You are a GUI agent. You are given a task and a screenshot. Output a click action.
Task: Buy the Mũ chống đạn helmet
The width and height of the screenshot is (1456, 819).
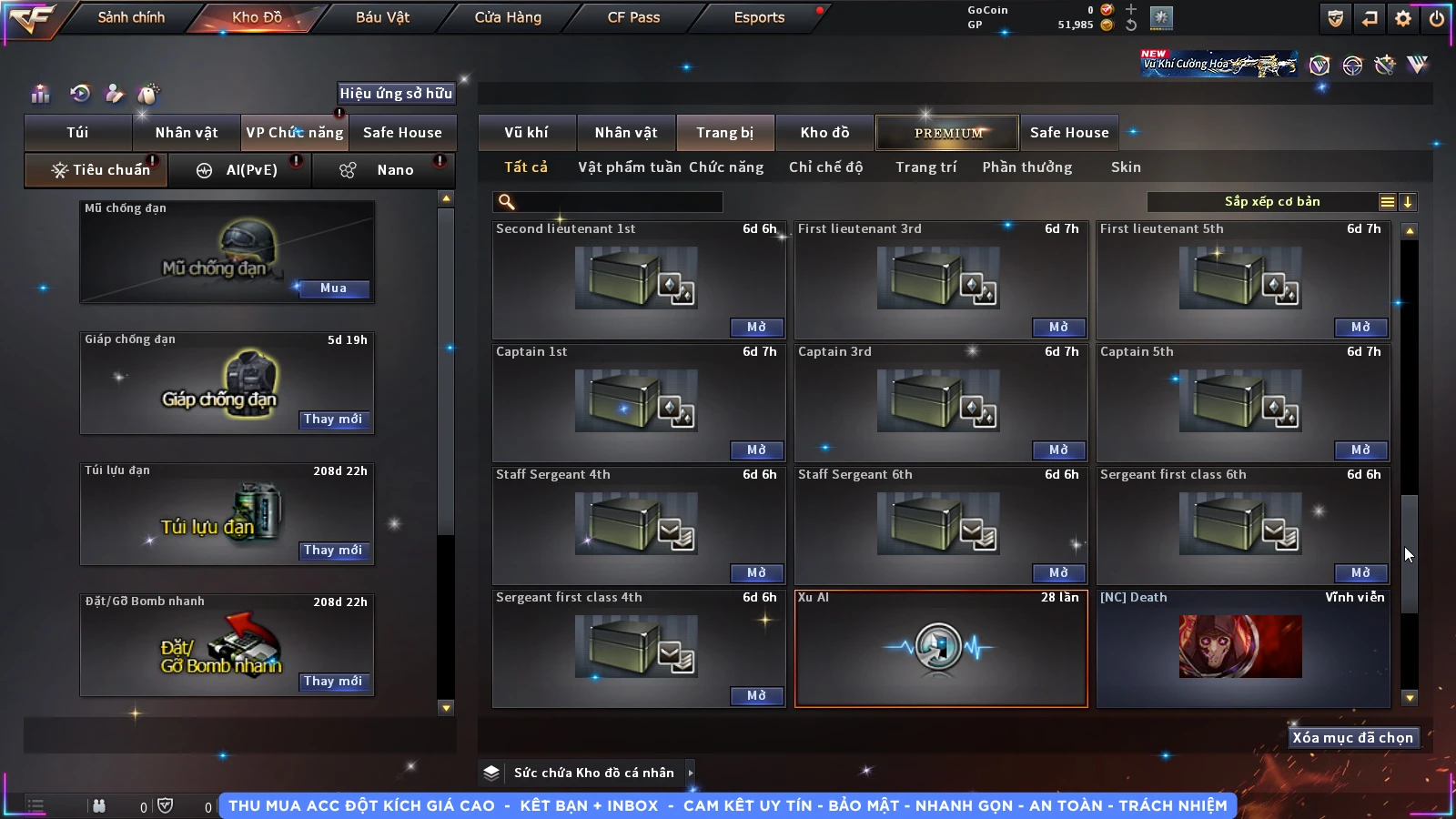[x=333, y=288]
